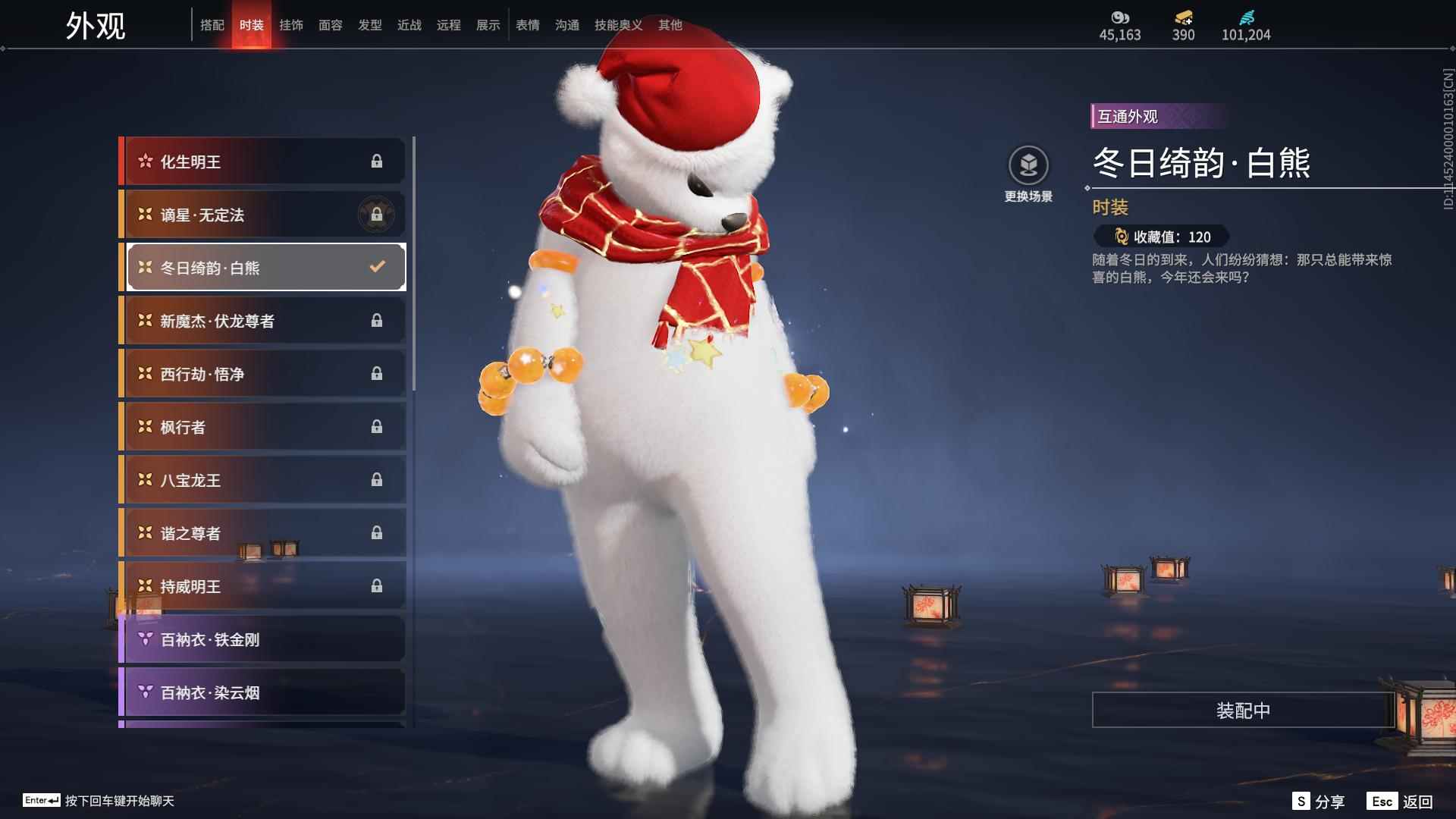Viewport: 1456px width, 819px height.
Task: Click the 分享 share button
Action: pos(1318,802)
